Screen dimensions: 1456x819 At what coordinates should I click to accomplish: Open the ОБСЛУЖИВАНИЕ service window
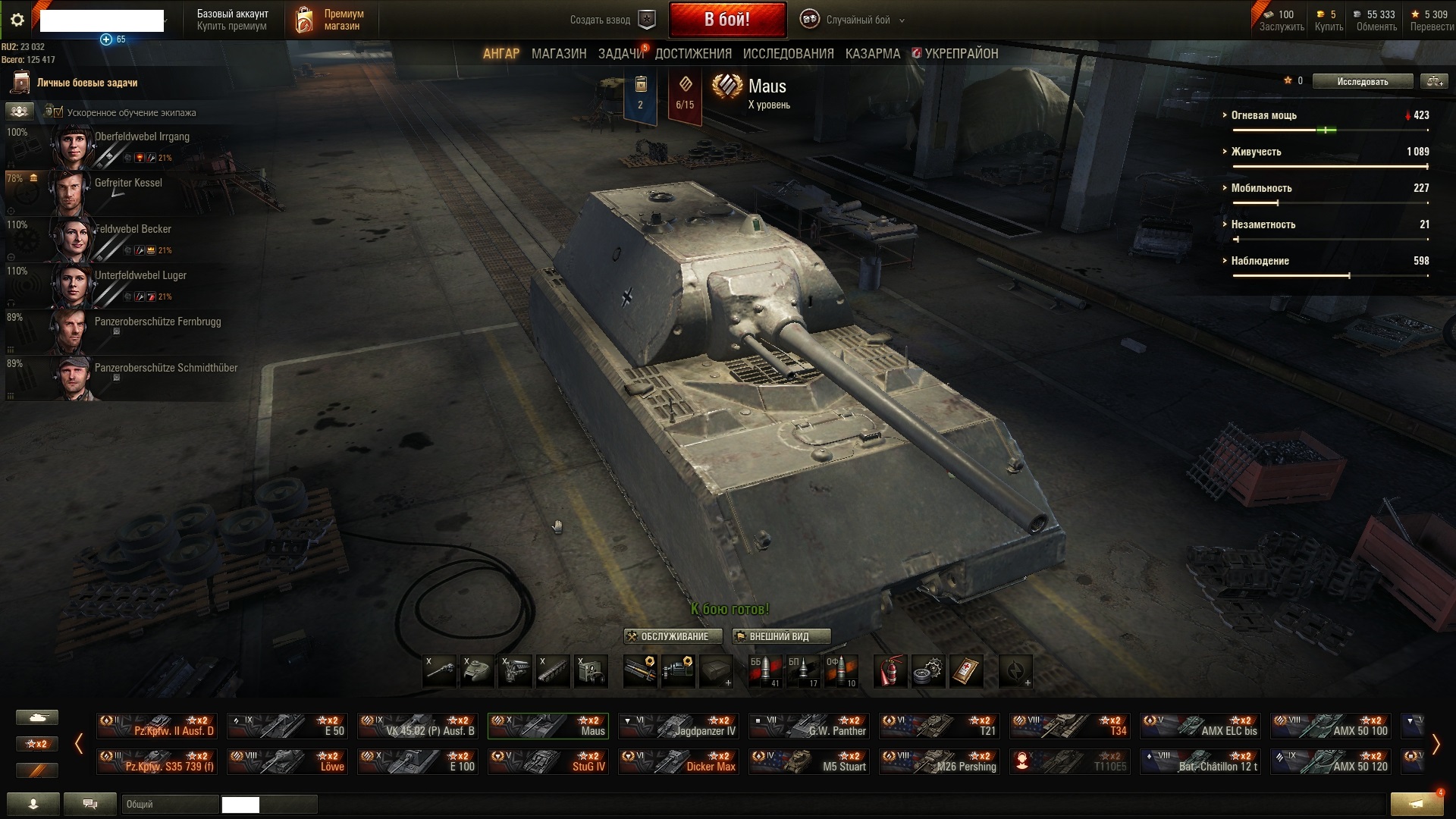pyautogui.click(x=673, y=636)
